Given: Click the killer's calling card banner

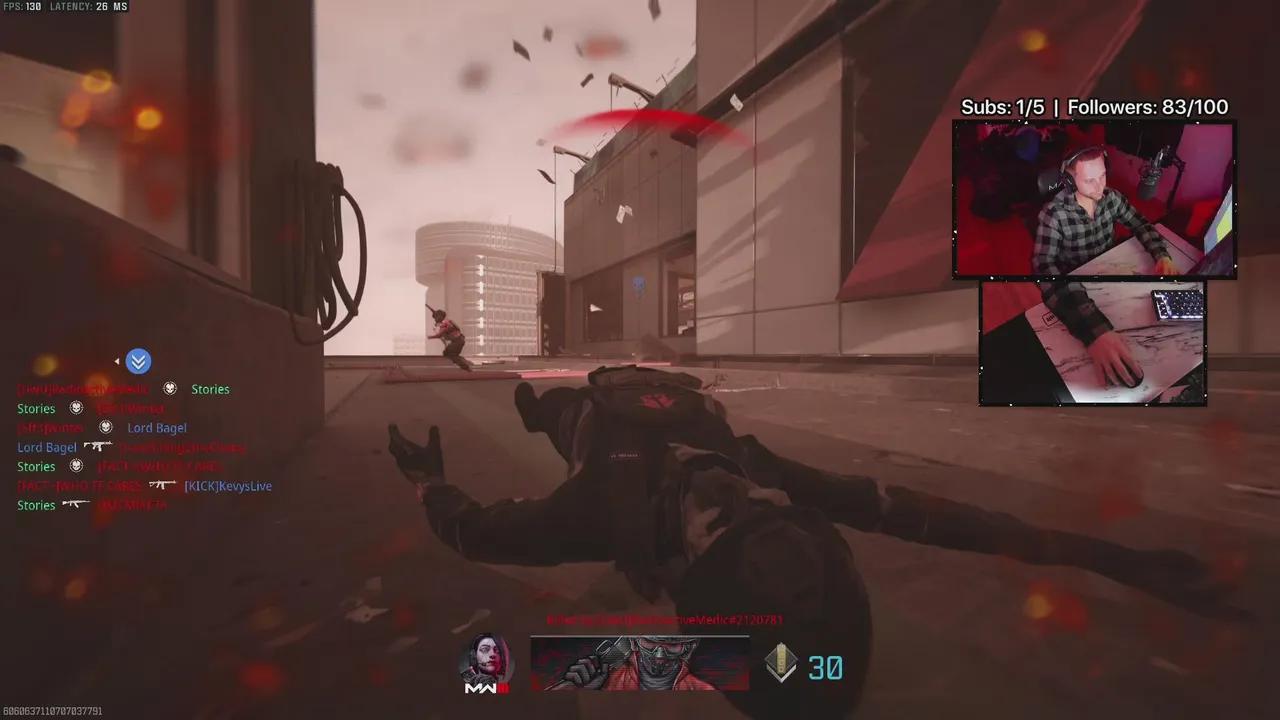Looking at the screenshot, I should coord(640,663).
